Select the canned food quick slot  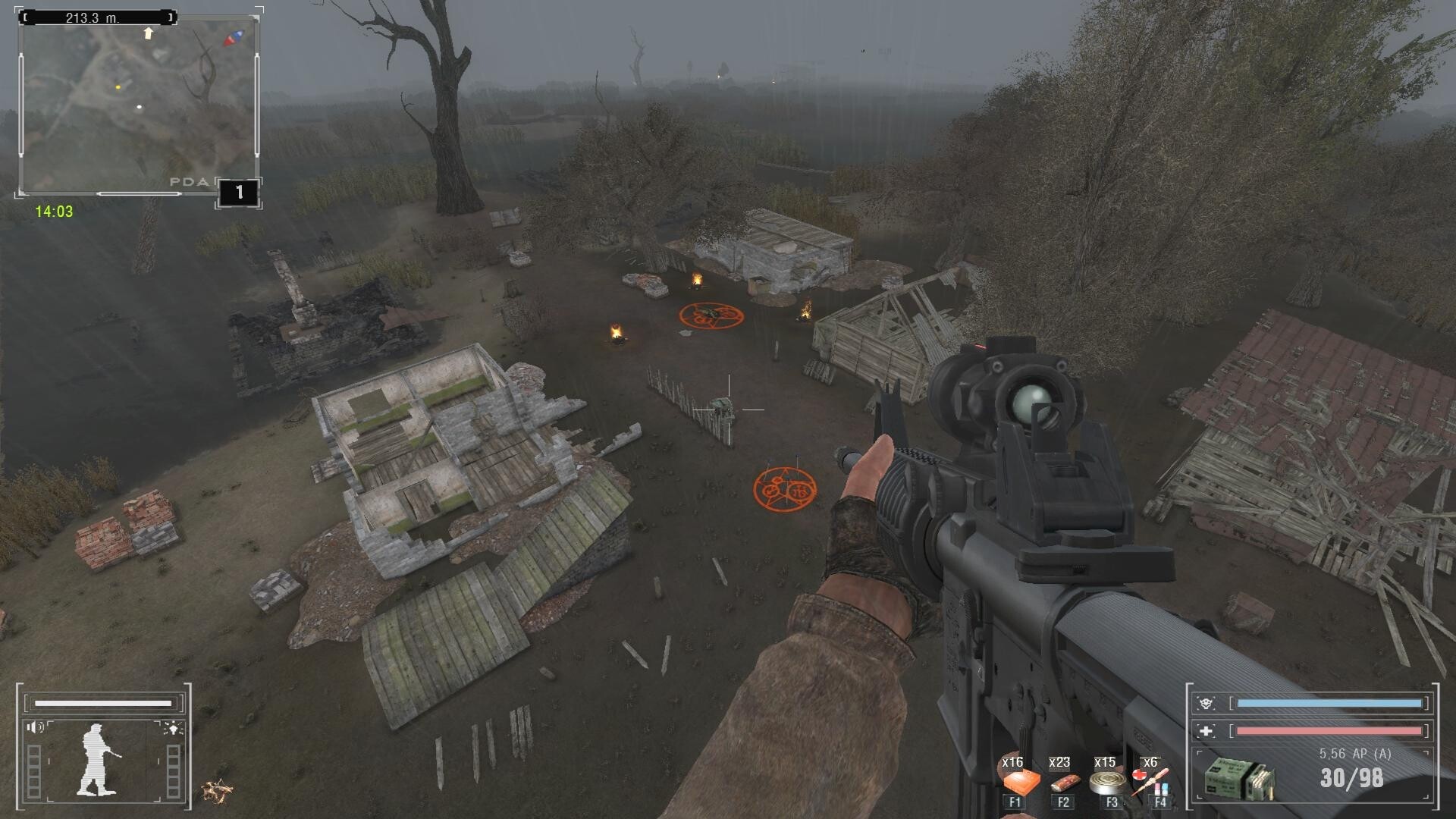coord(1106,782)
